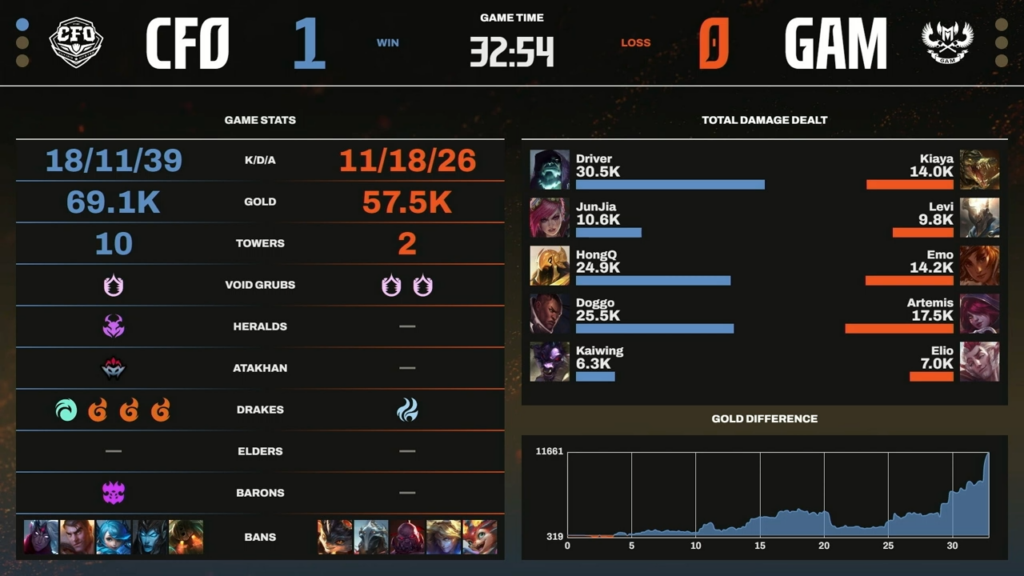Click CFO's Baron icon
Screen dimensions: 1024x576
(113, 492)
